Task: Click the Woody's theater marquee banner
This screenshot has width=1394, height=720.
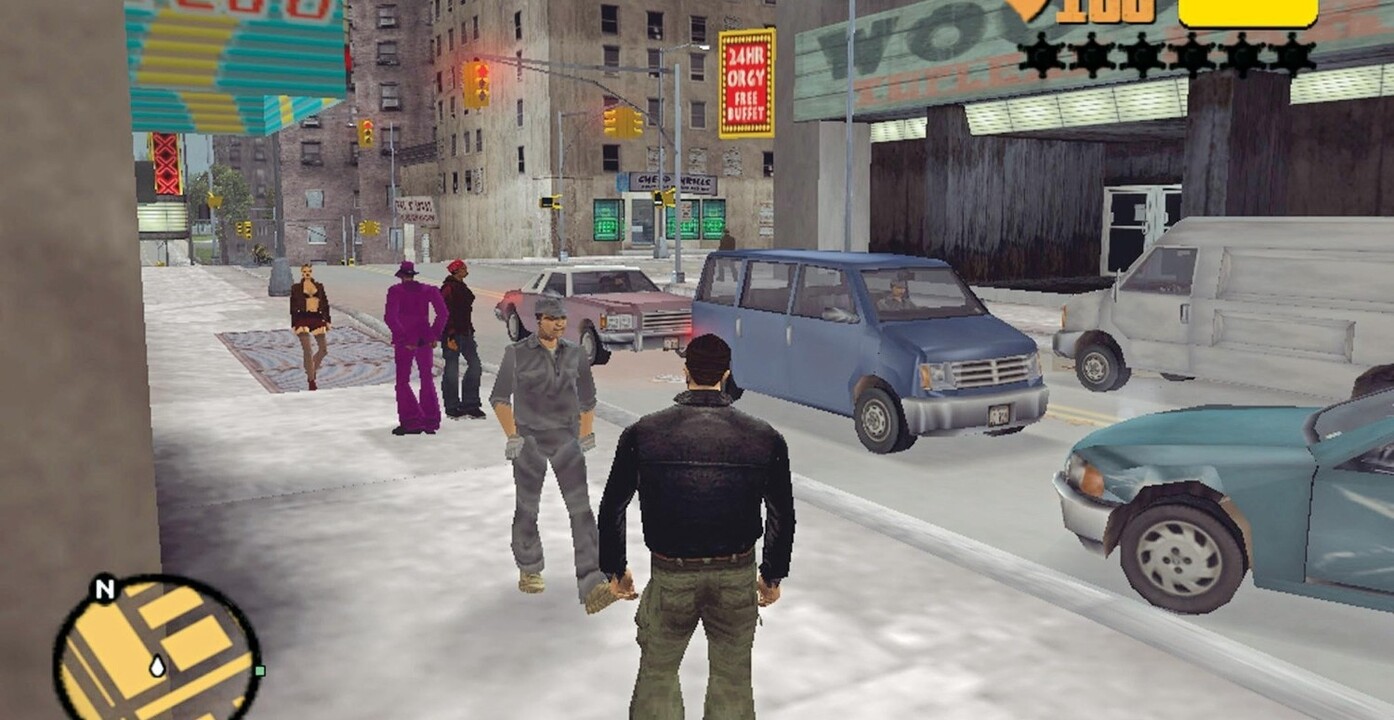Action: coord(900,50)
